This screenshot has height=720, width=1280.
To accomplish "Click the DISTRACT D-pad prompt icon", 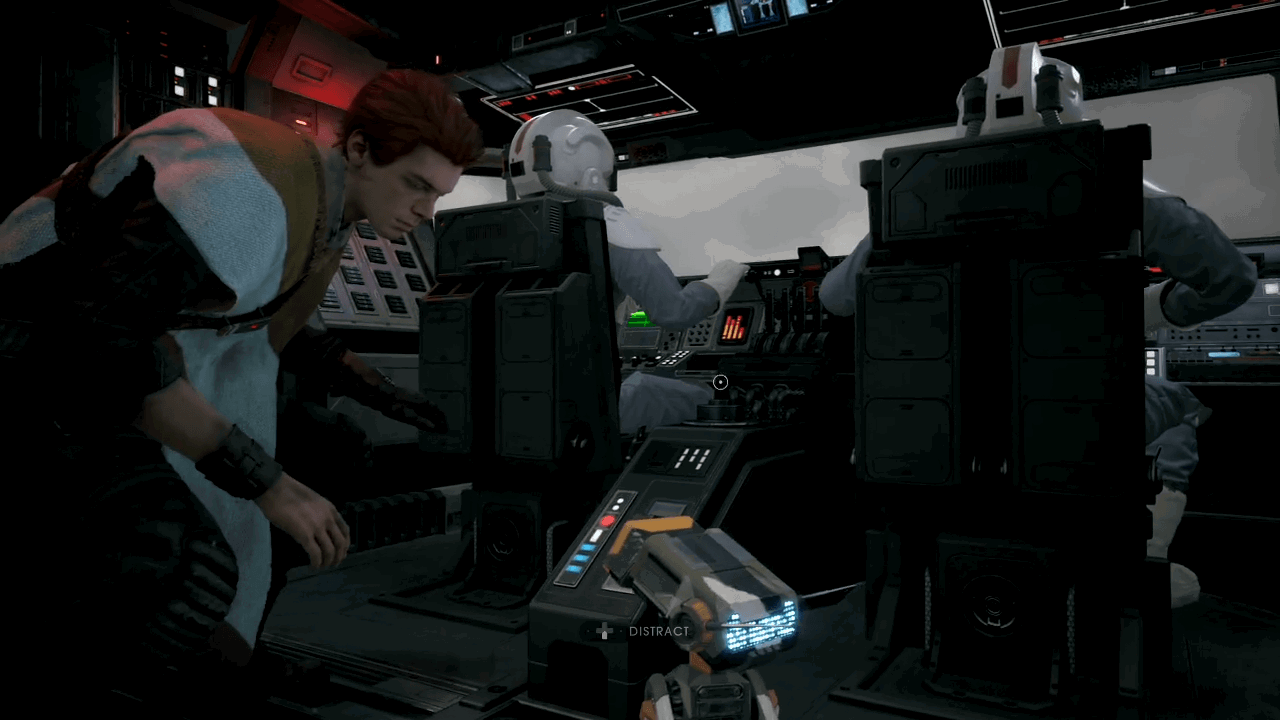I will click(x=605, y=631).
